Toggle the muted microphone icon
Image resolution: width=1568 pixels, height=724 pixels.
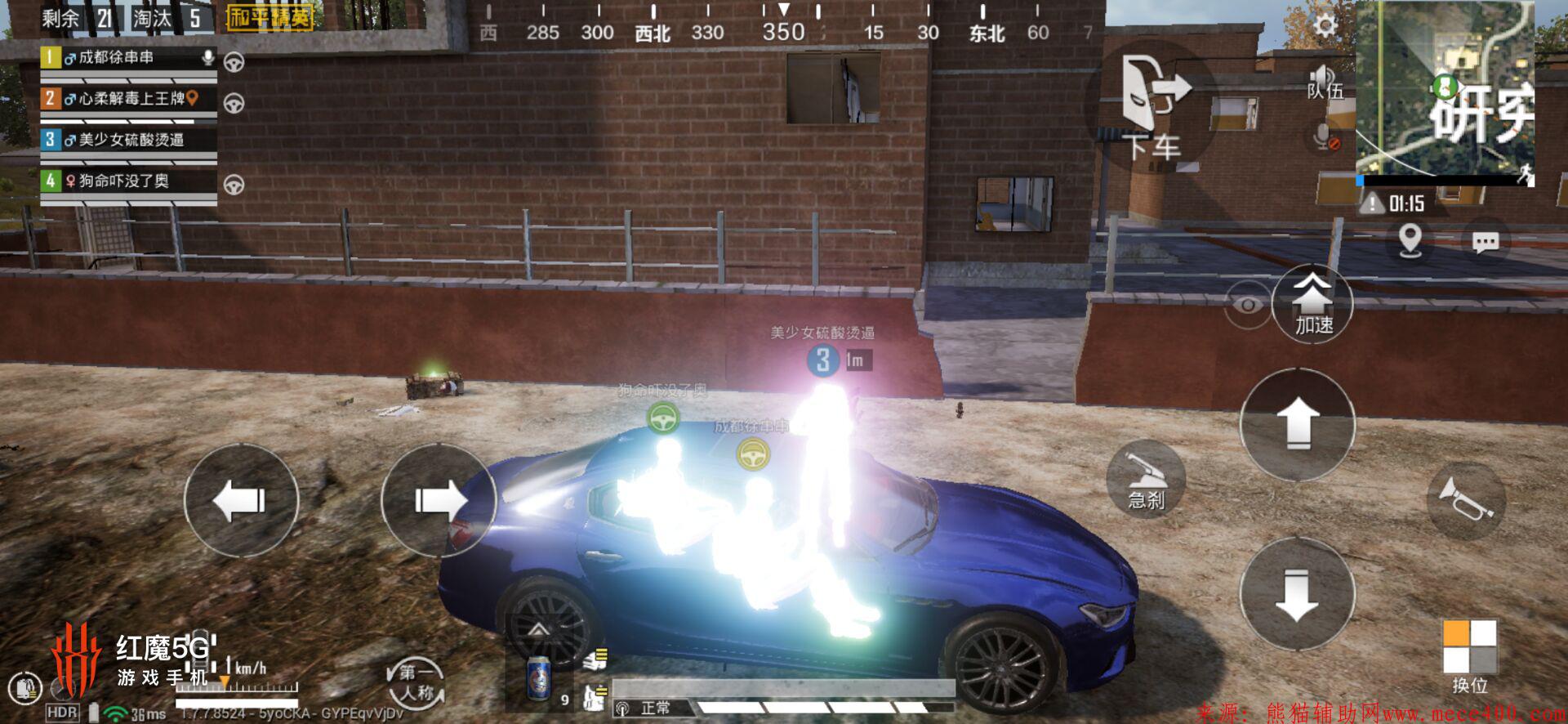coord(1324,136)
